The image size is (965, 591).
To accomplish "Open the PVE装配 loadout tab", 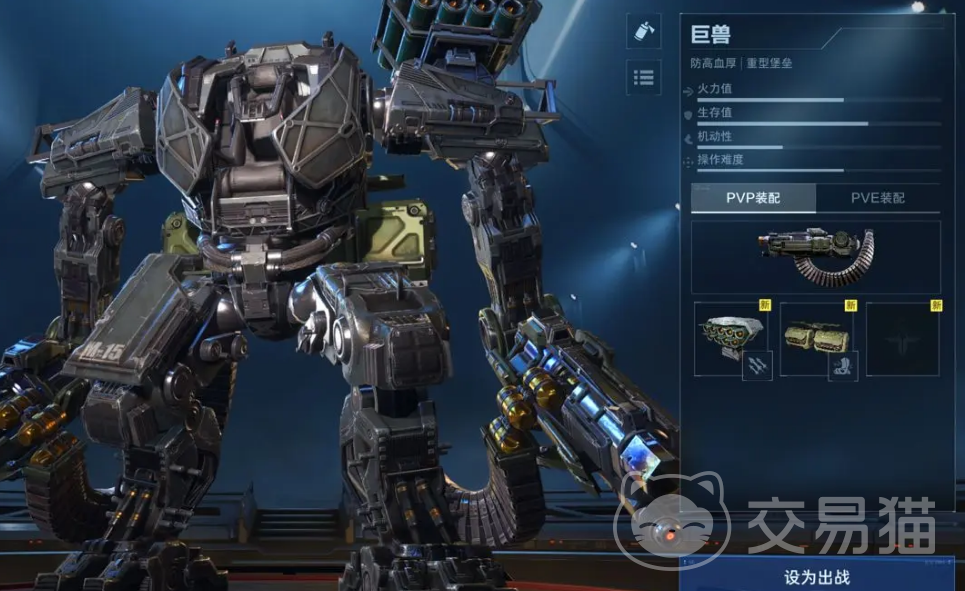I will 877,198.
